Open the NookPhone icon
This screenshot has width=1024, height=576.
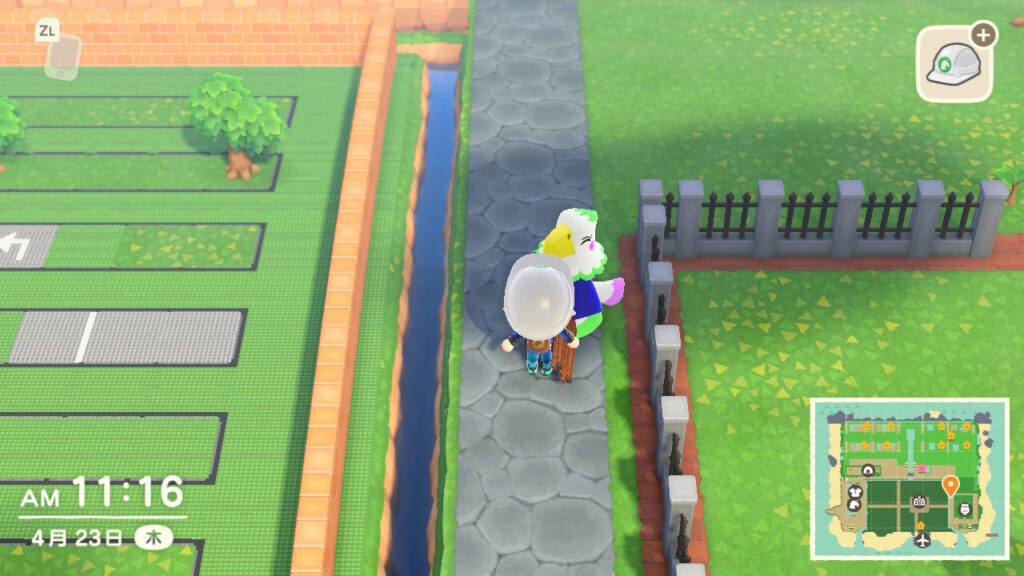[x=60, y=56]
